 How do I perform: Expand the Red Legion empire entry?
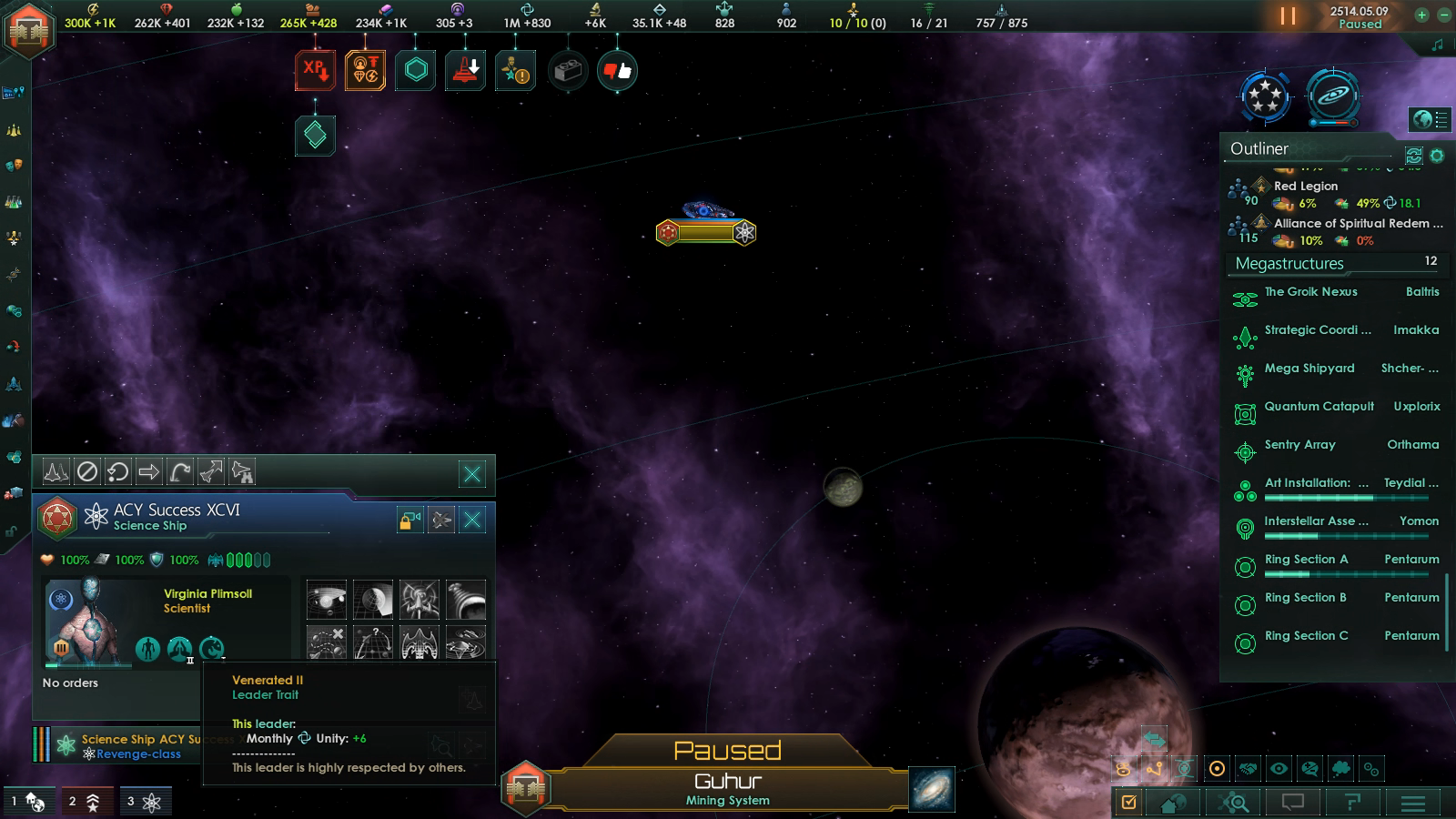pyautogui.click(x=1306, y=186)
